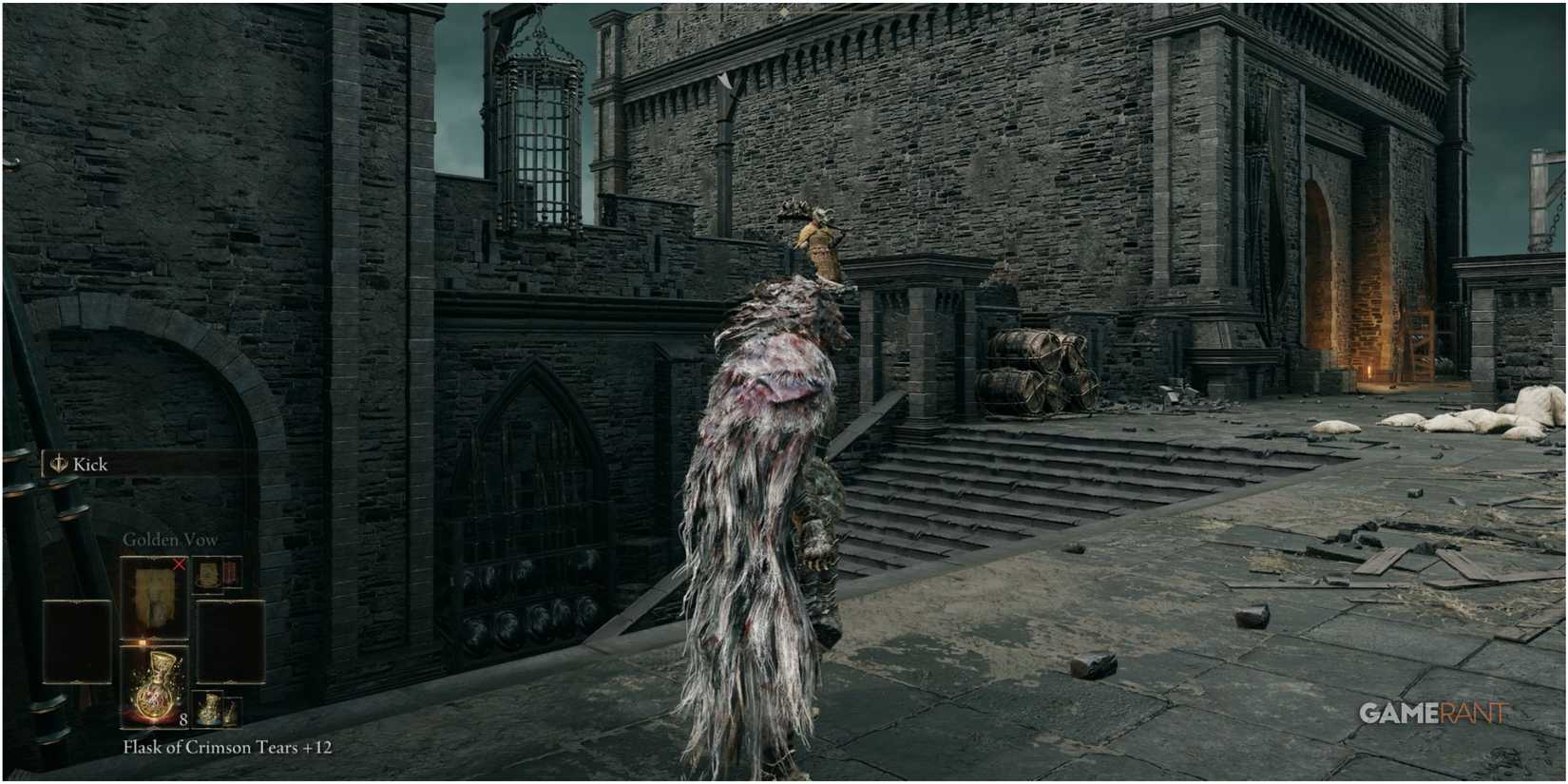Select the blue Cerulean flask quick item icon
1568x784 pixels.
(209, 707)
